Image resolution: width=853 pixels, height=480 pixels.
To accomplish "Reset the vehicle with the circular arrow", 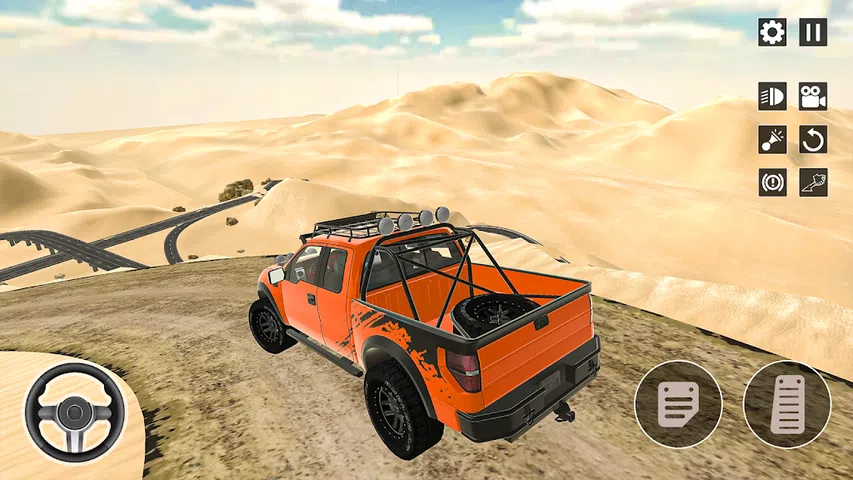I will (813, 139).
